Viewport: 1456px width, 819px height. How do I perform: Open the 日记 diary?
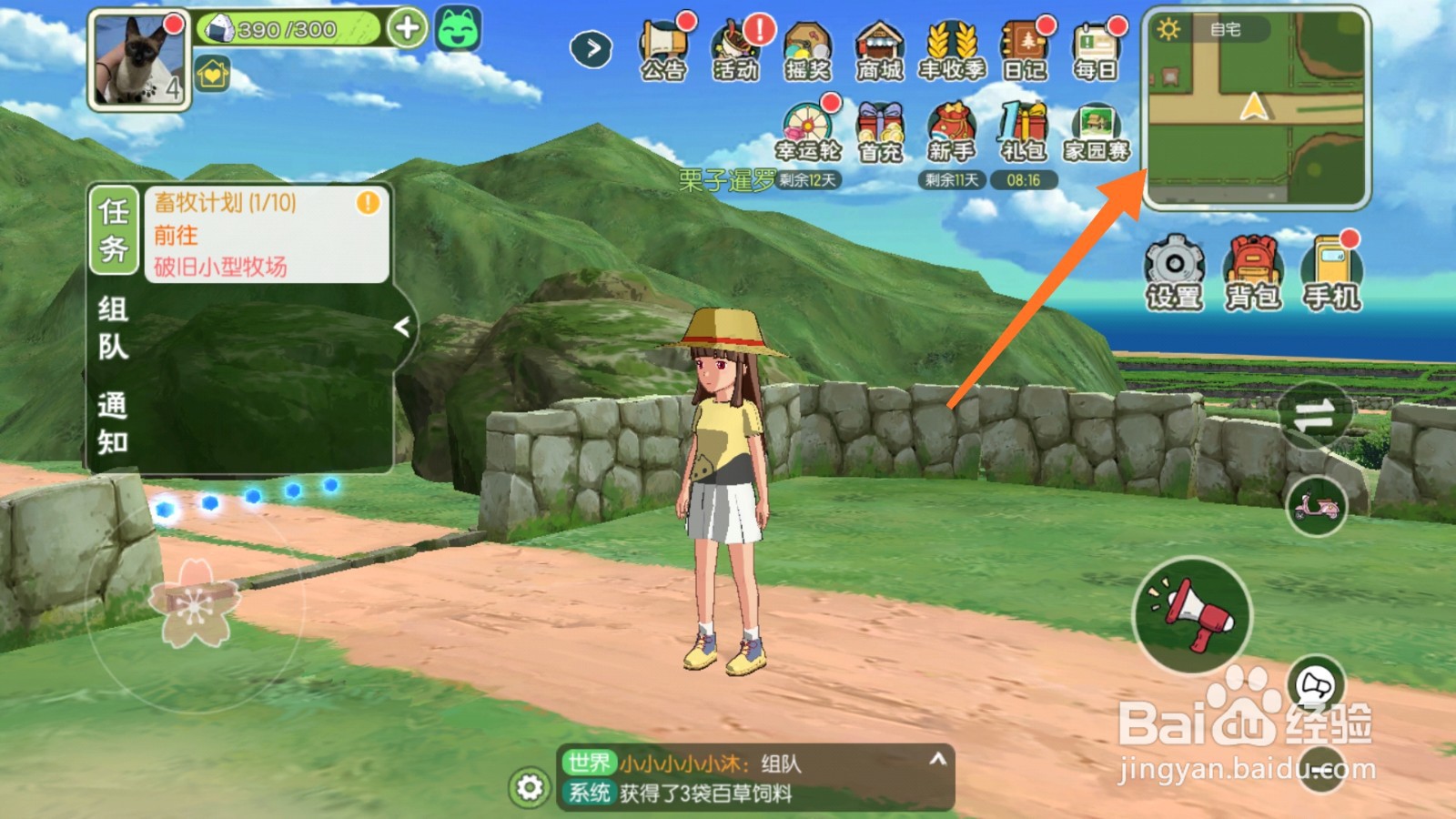tap(1025, 50)
